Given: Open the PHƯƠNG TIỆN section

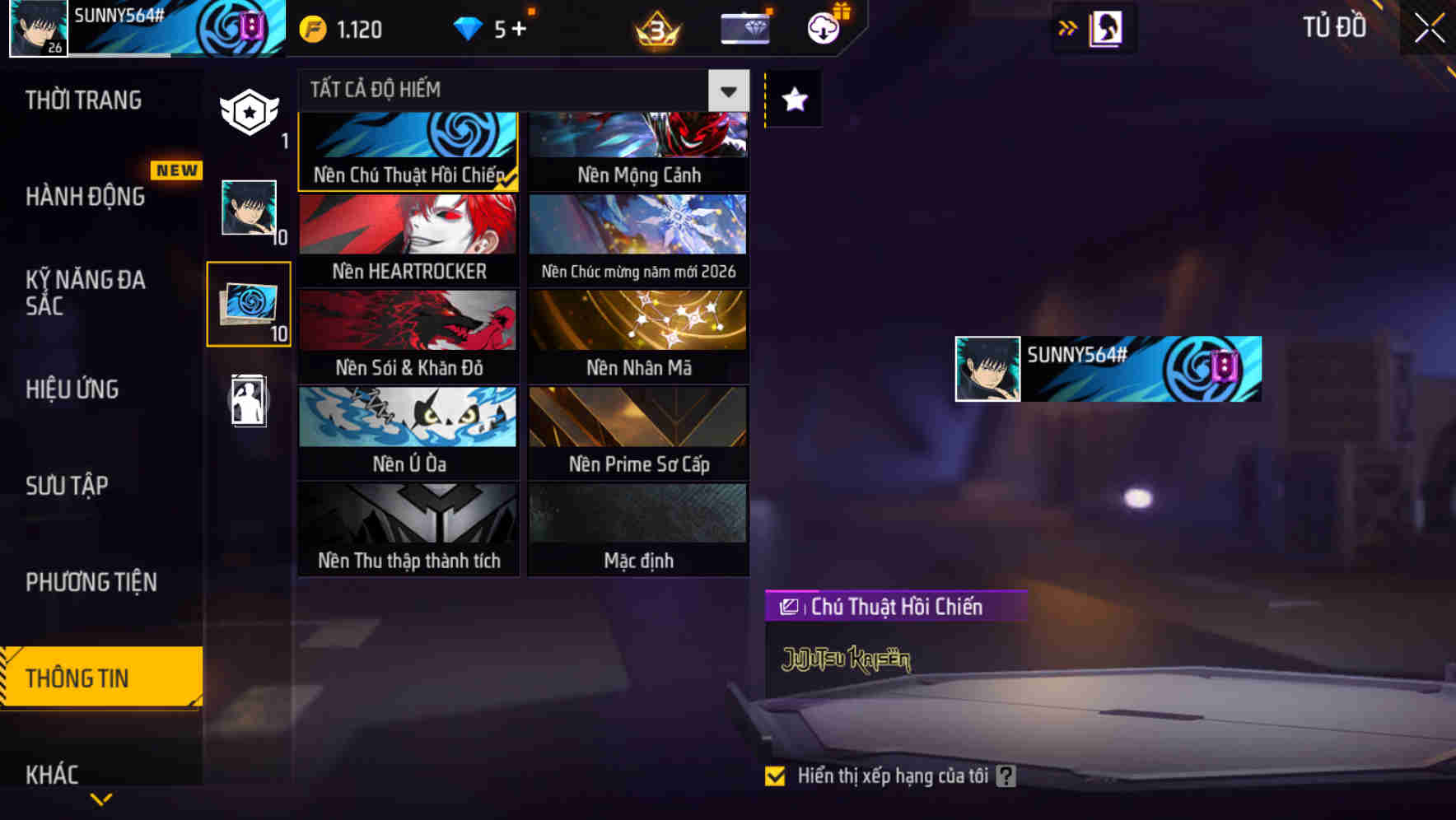Looking at the screenshot, I should pos(91,582).
